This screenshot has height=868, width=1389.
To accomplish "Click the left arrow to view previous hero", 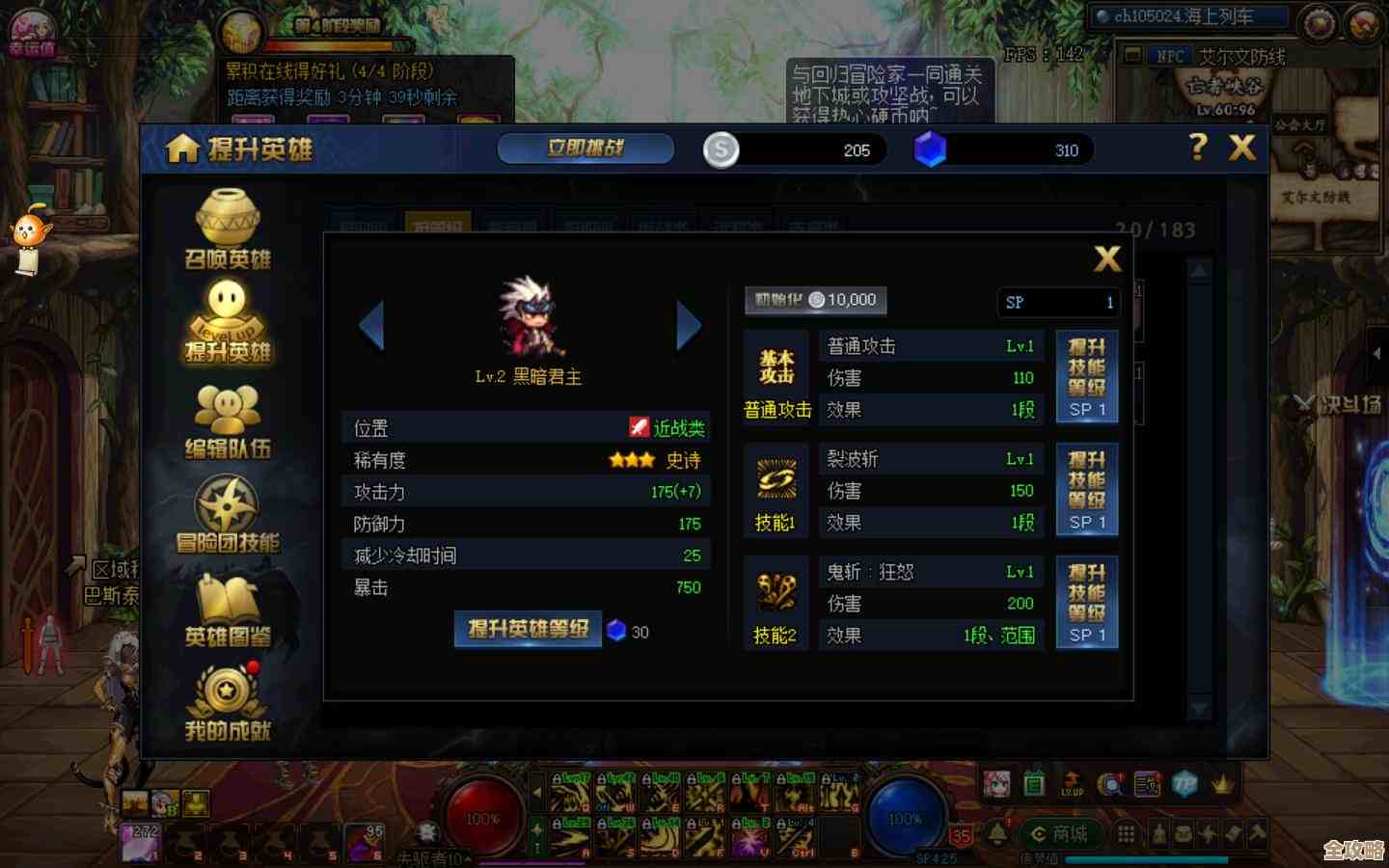I will 373,325.
